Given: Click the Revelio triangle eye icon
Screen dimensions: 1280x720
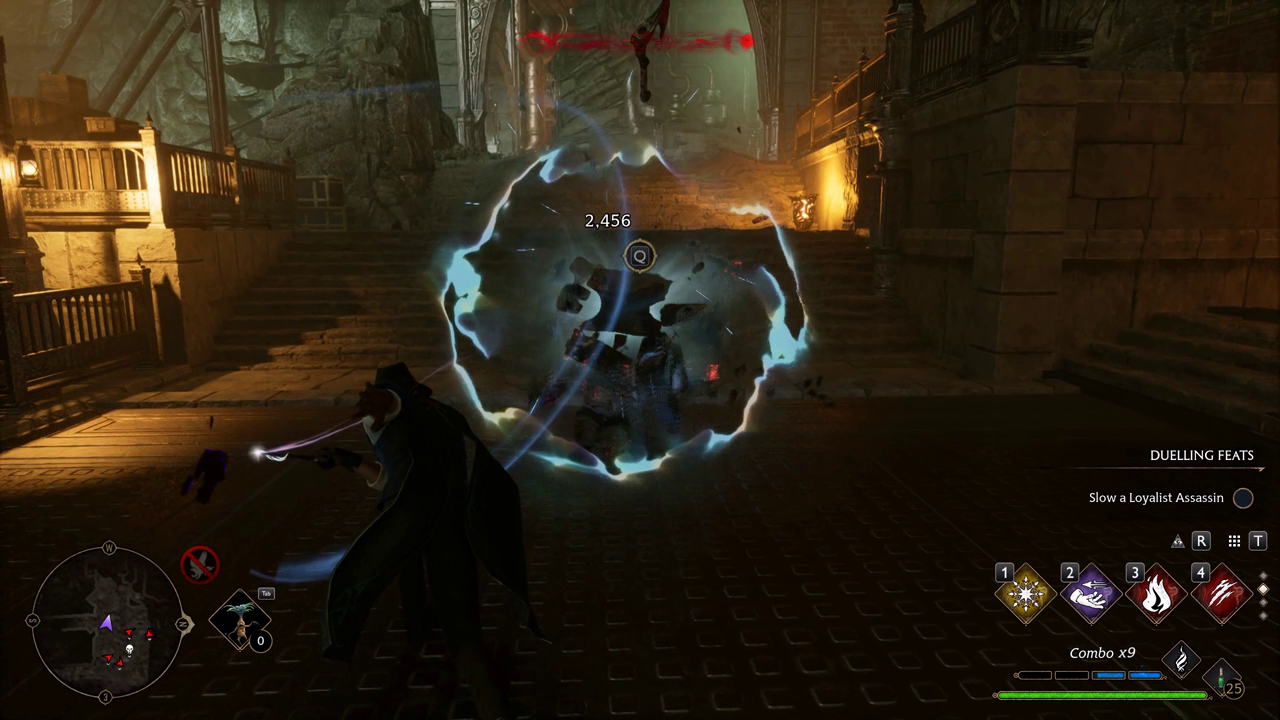Looking at the screenshot, I should pos(1178,541).
